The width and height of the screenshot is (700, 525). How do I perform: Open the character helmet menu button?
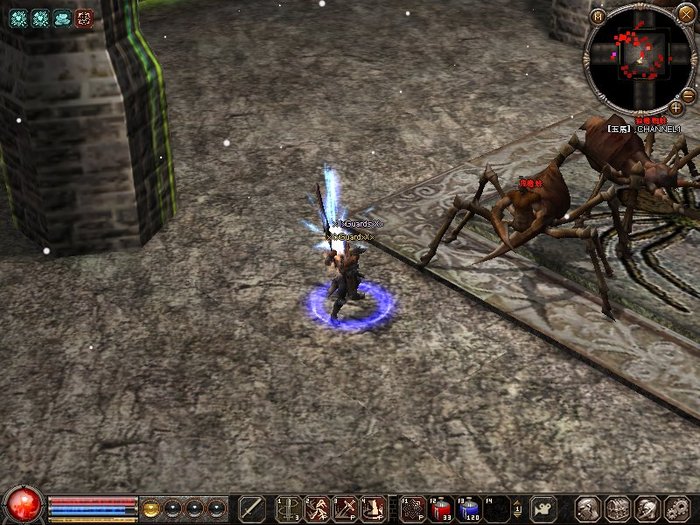coord(588,508)
